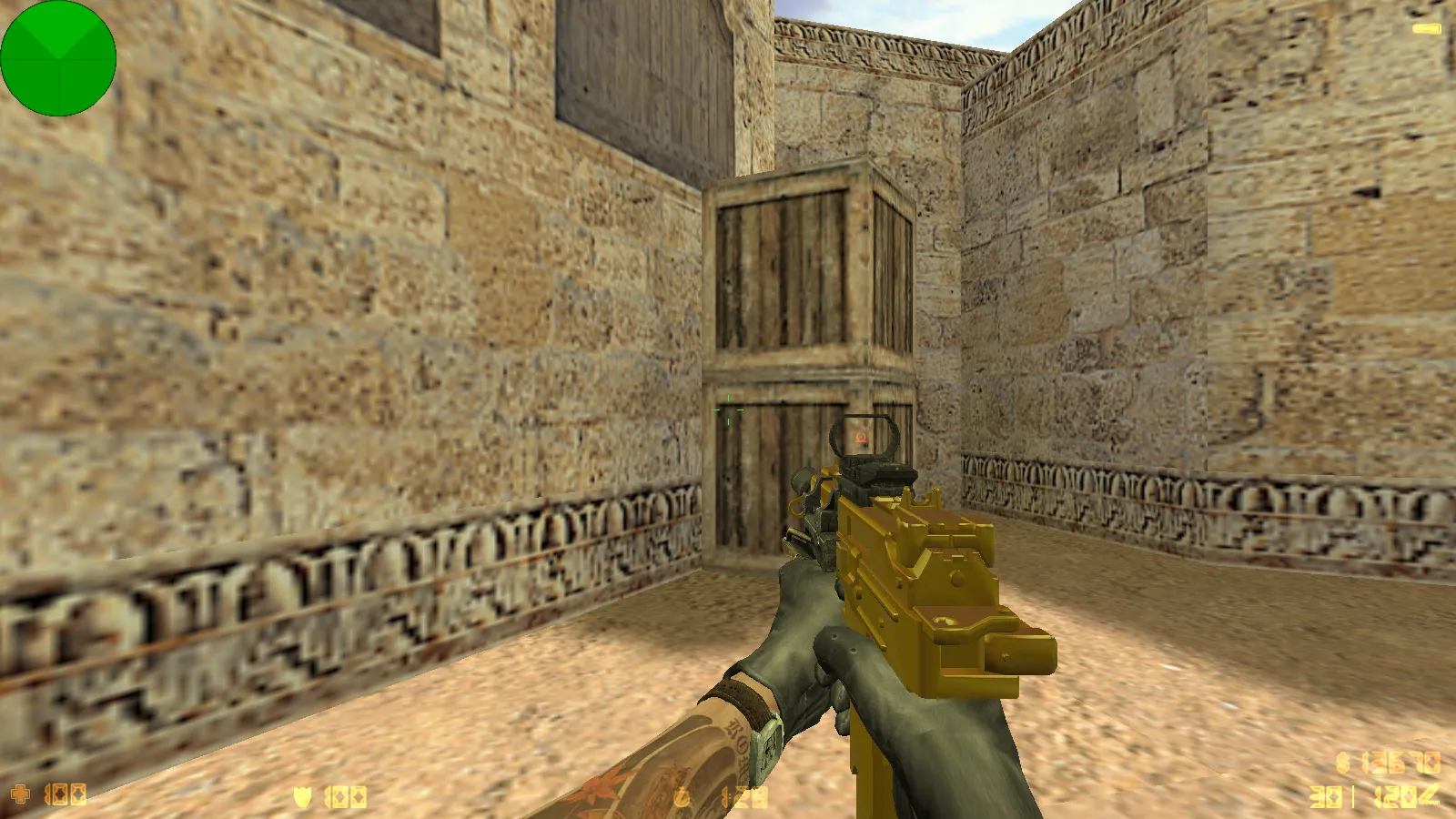Click the dollar sign money icon
The width and height of the screenshot is (1456, 819).
coord(1342,763)
